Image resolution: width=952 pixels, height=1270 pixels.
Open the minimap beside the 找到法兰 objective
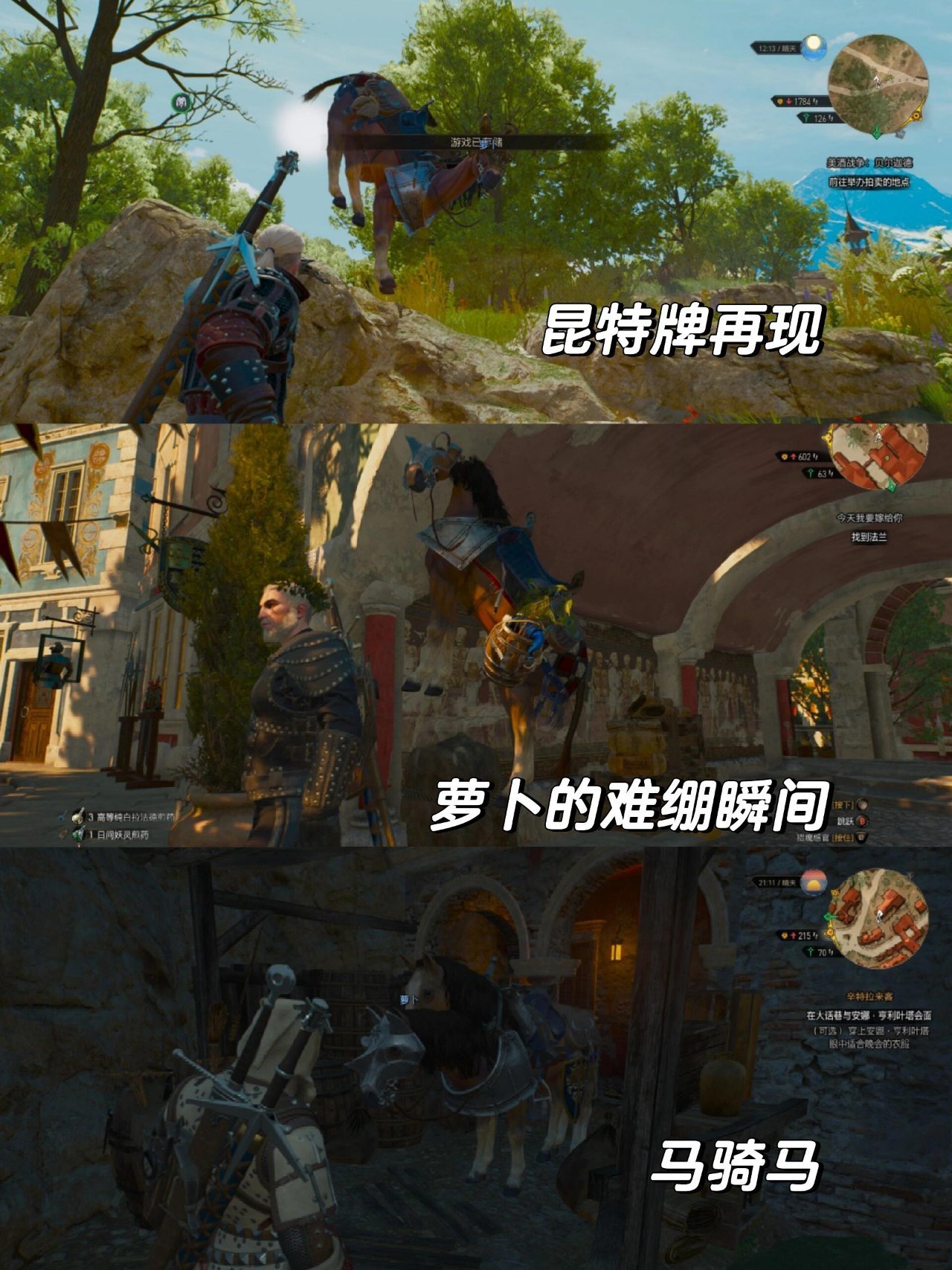coord(878,454)
